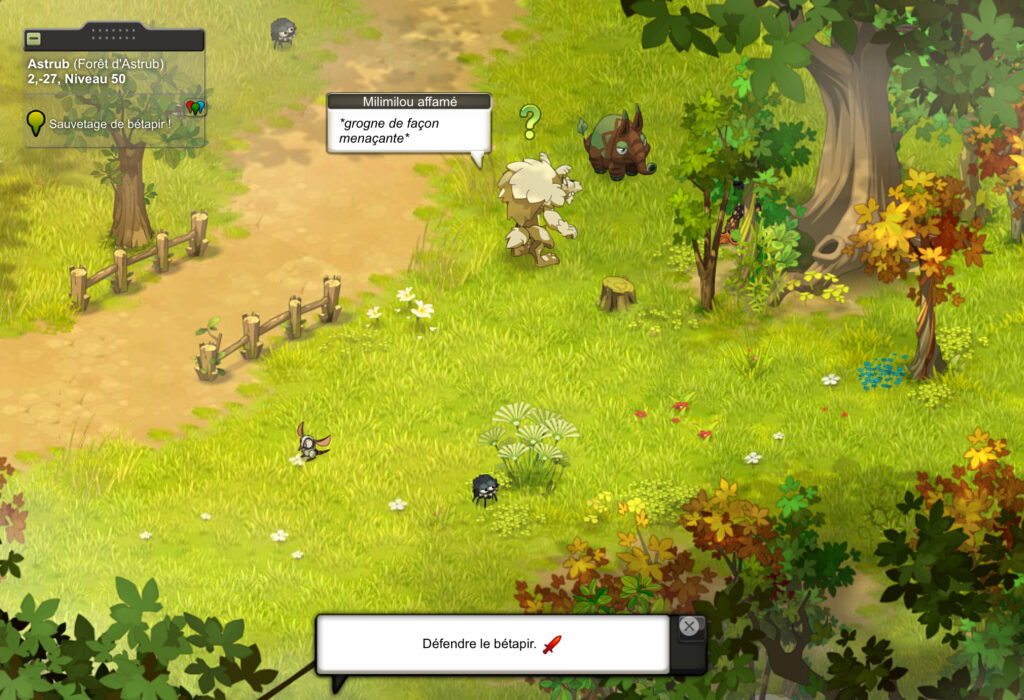This screenshot has height=700, width=1024.
Task: Click the dotted drag handle of location panel
Action: pos(114,32)
